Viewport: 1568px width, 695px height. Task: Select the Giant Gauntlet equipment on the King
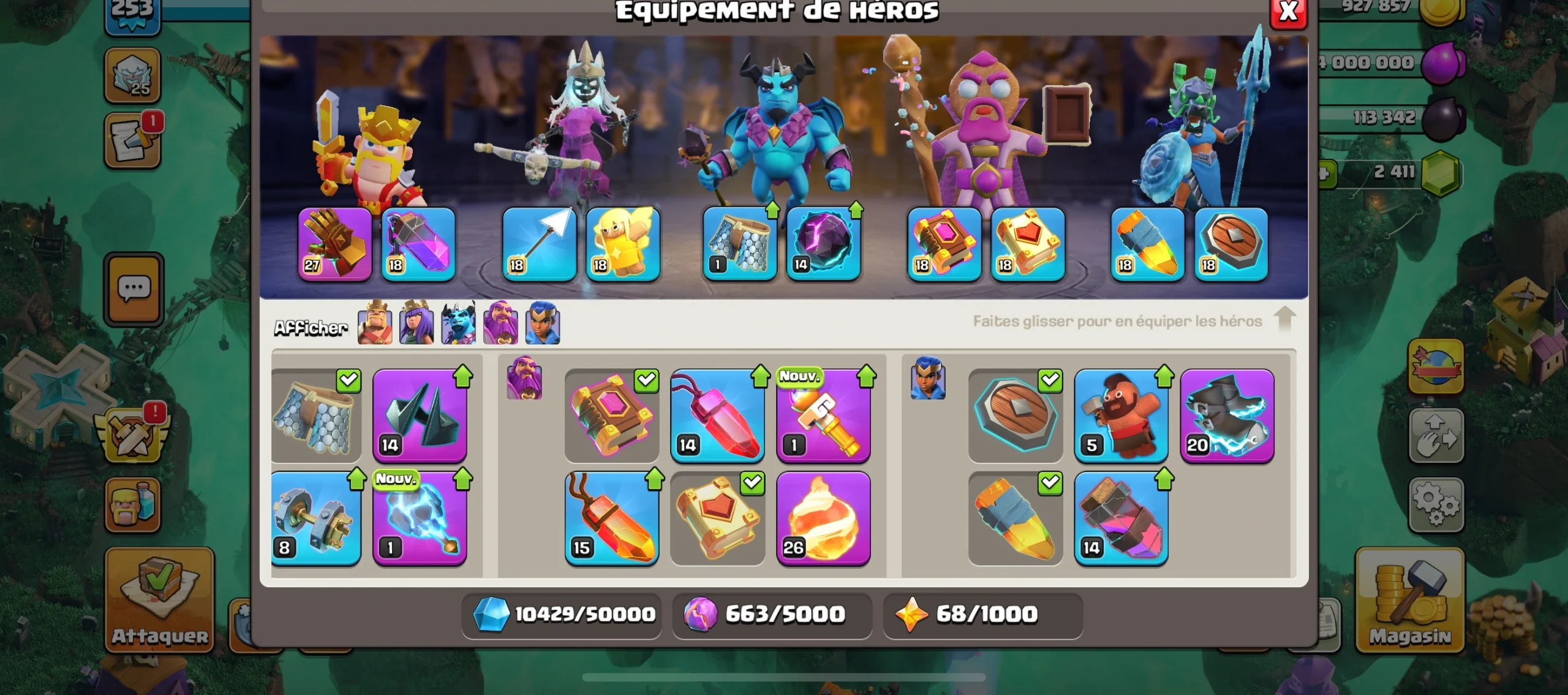[x=334, y=245]
